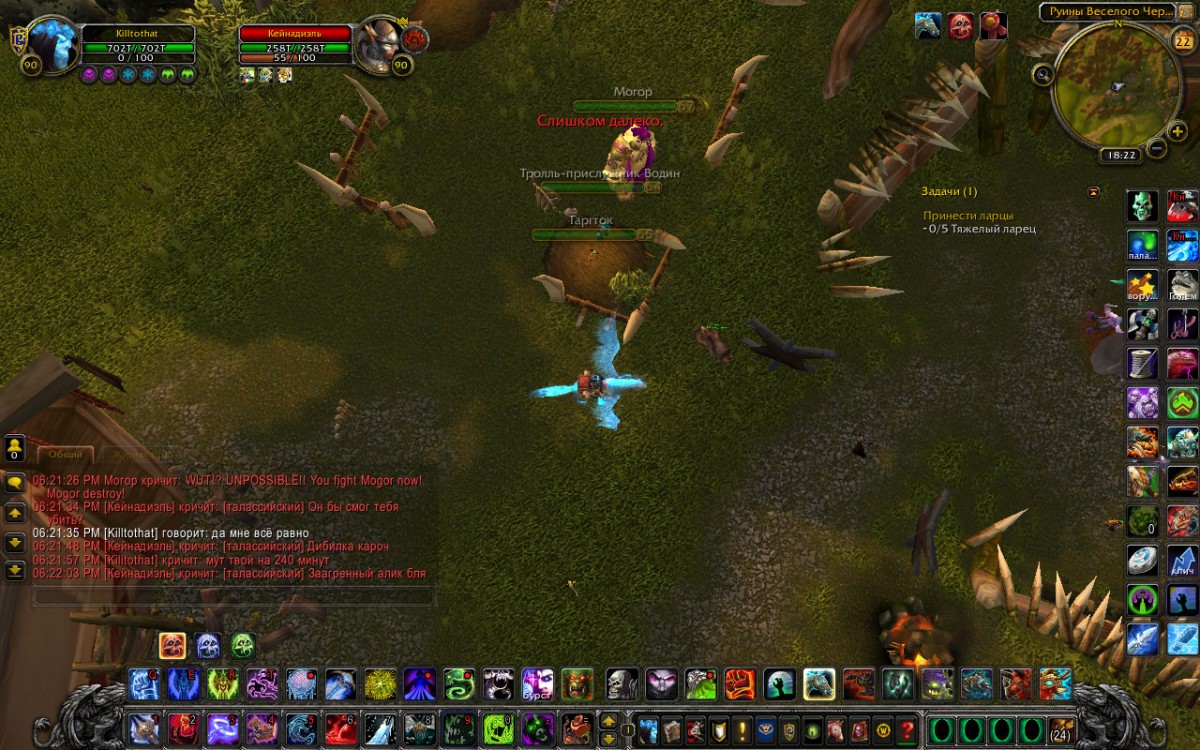Page the action bar up with arrow
Viewport: 1200px width, 750px height.
[608, 720]
